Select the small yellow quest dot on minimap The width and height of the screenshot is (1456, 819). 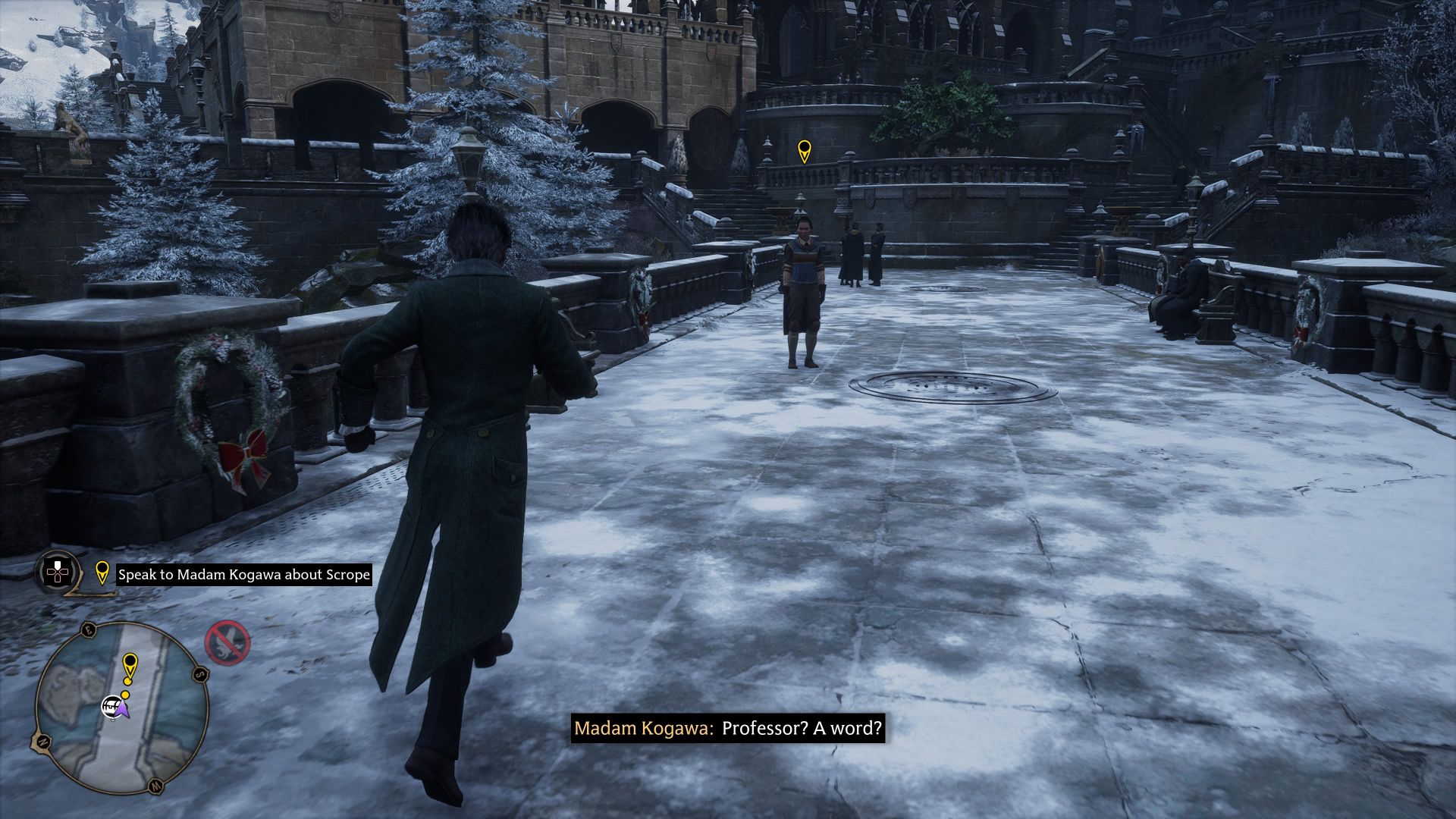[125, 695]
